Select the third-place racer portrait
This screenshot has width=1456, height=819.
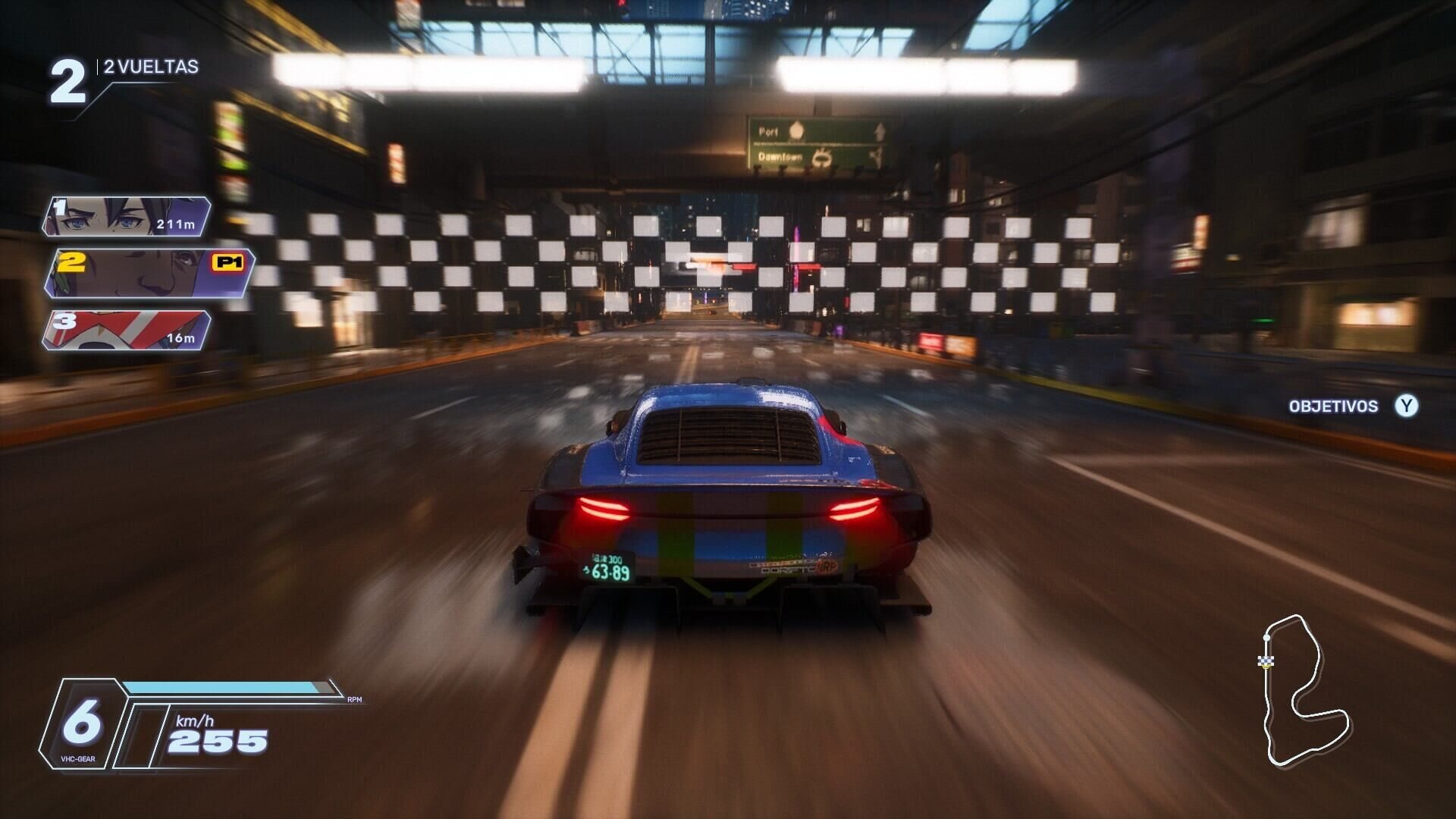pyautogui.click(x=125, y=331)
